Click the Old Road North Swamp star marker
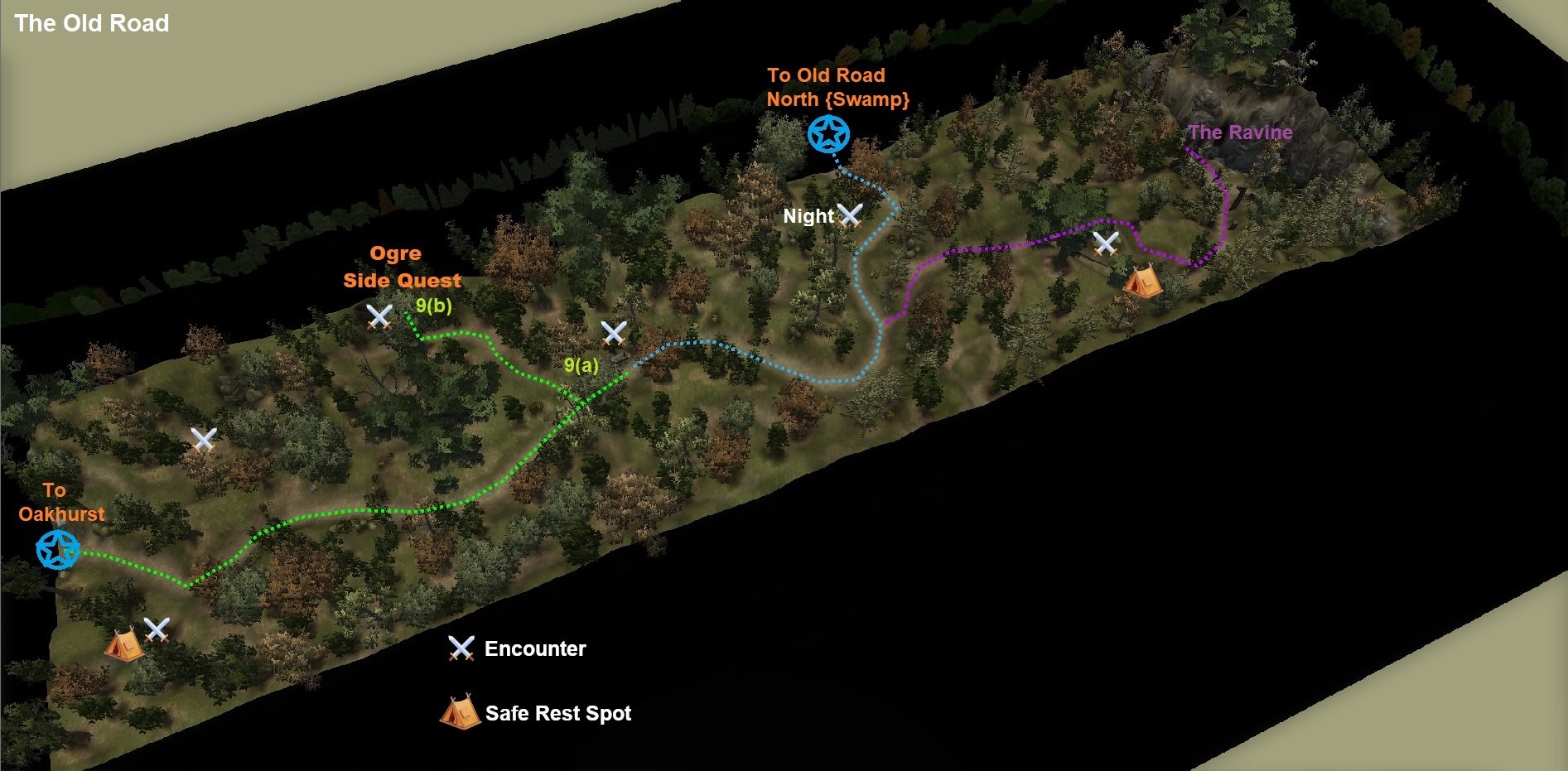This screenshot has height=771, width=1568. [828, 134]
